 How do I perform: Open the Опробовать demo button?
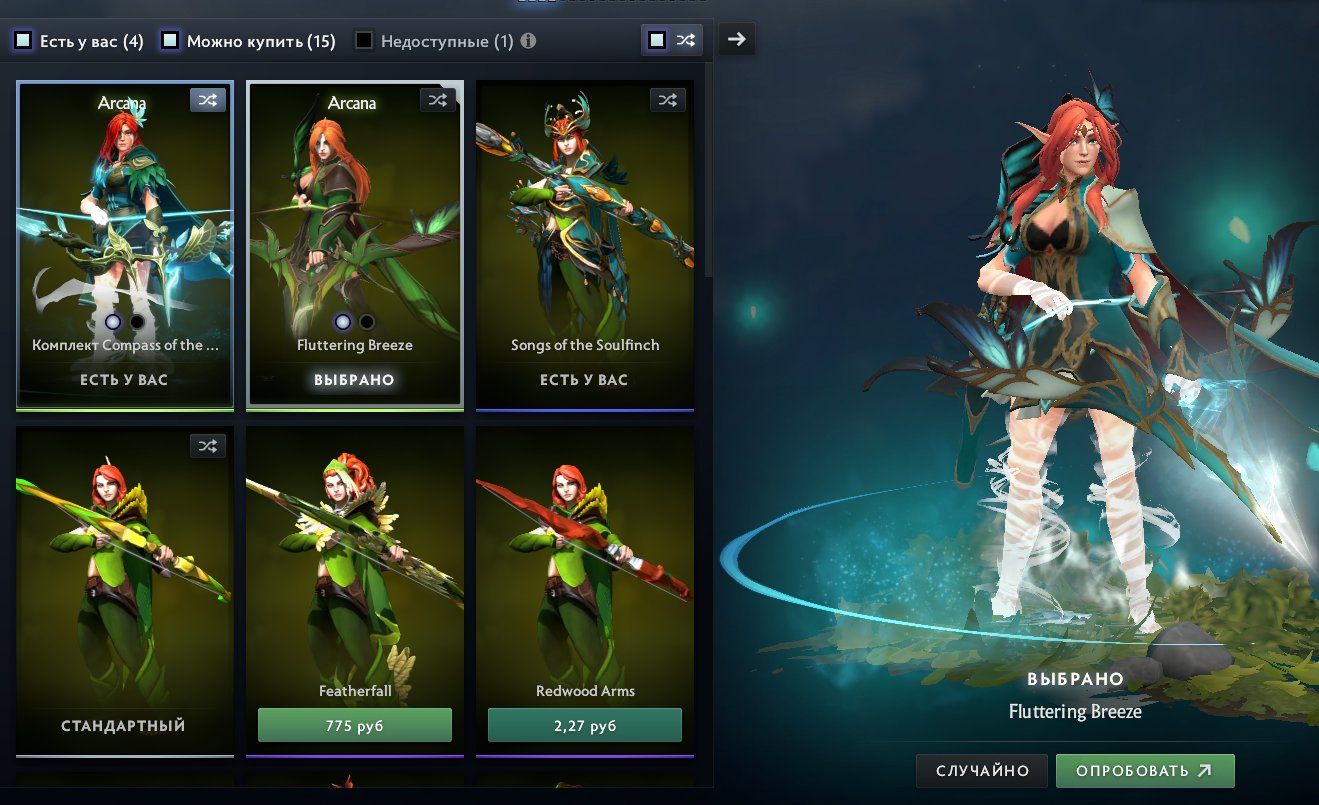click(x=1145, y=771)
